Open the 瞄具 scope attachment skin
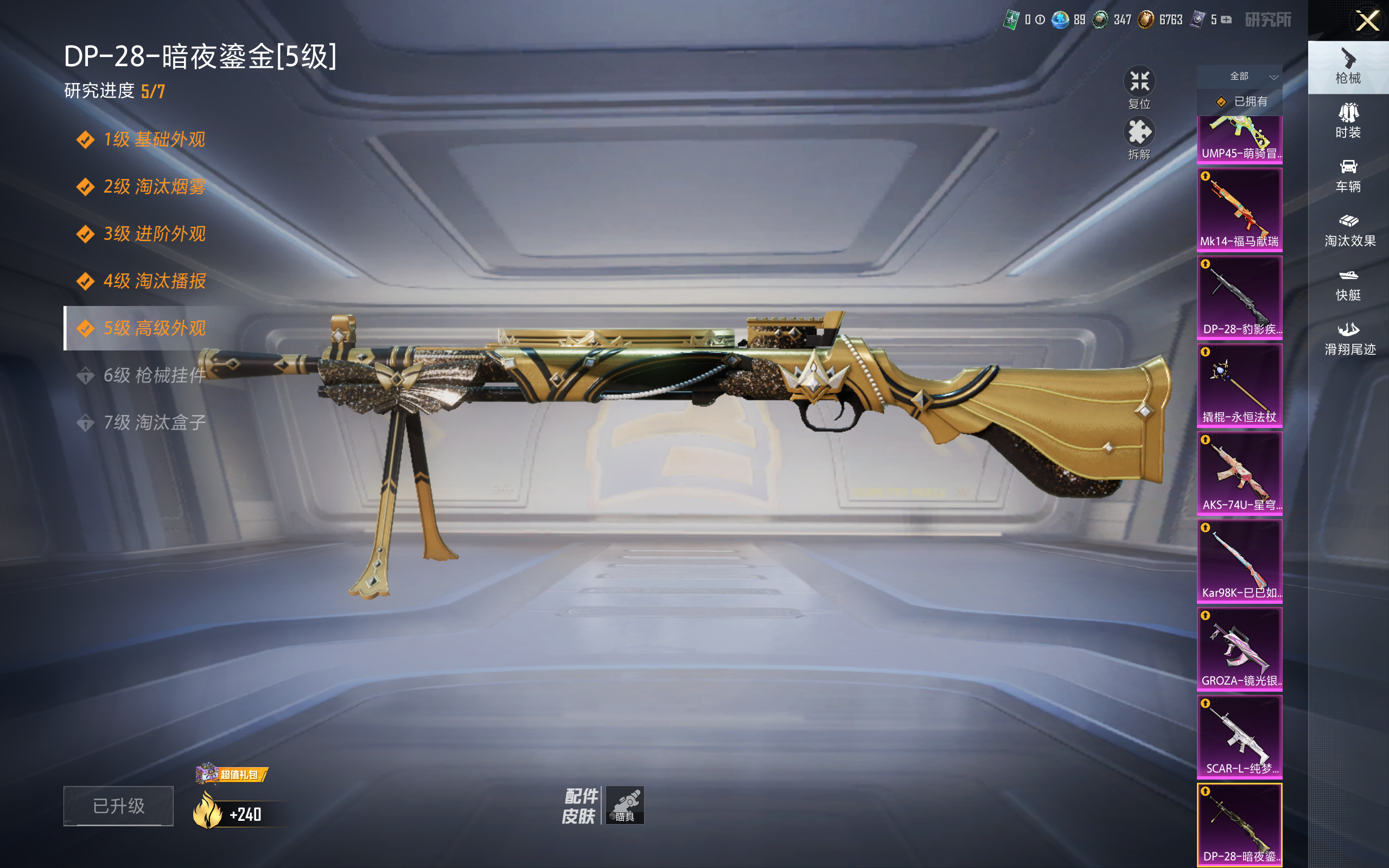Viewport: 1389px width, 868px height. coord(625,805)
